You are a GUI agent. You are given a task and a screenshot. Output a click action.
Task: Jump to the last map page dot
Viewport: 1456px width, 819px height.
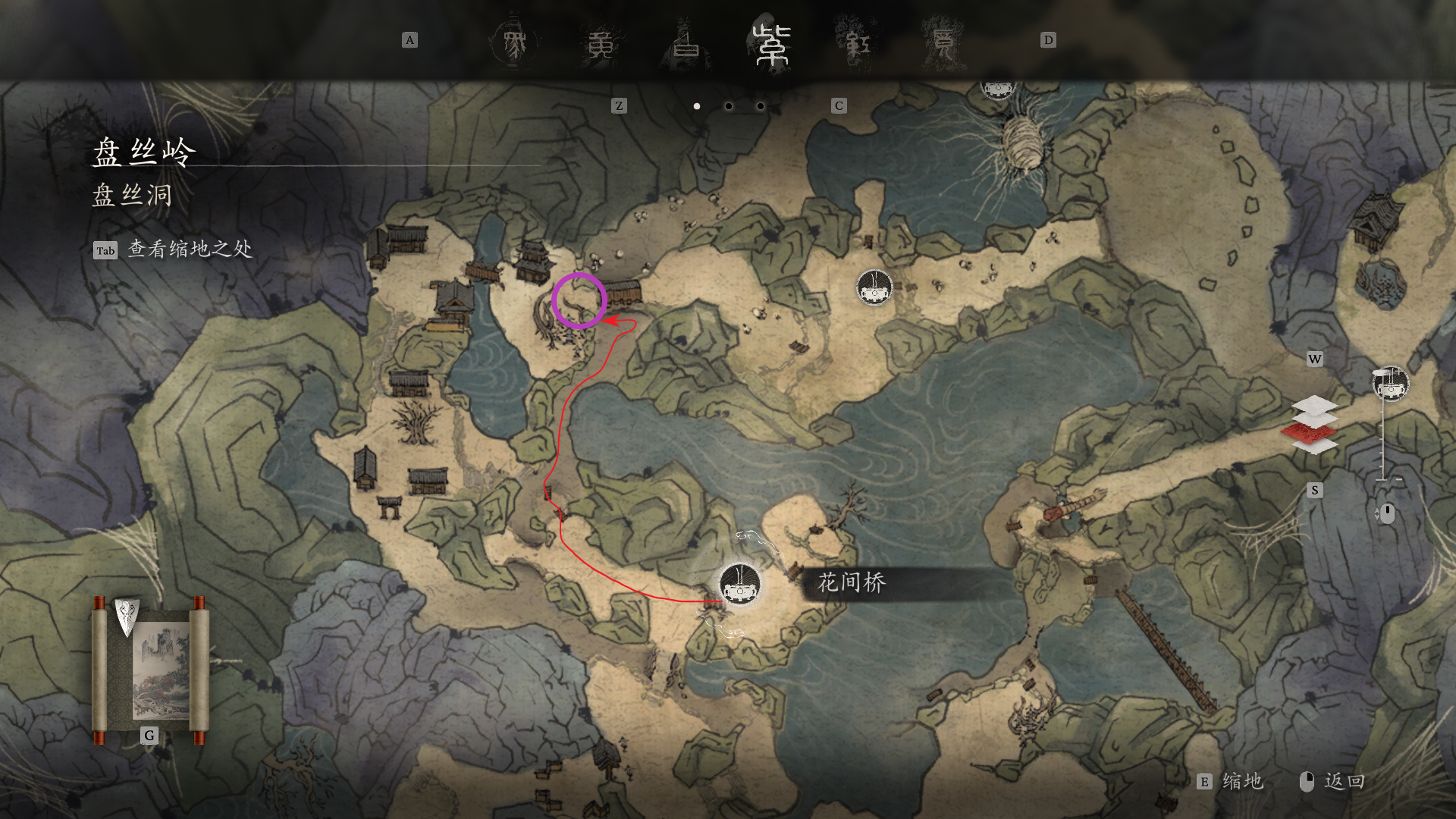[x=761, y=106]
